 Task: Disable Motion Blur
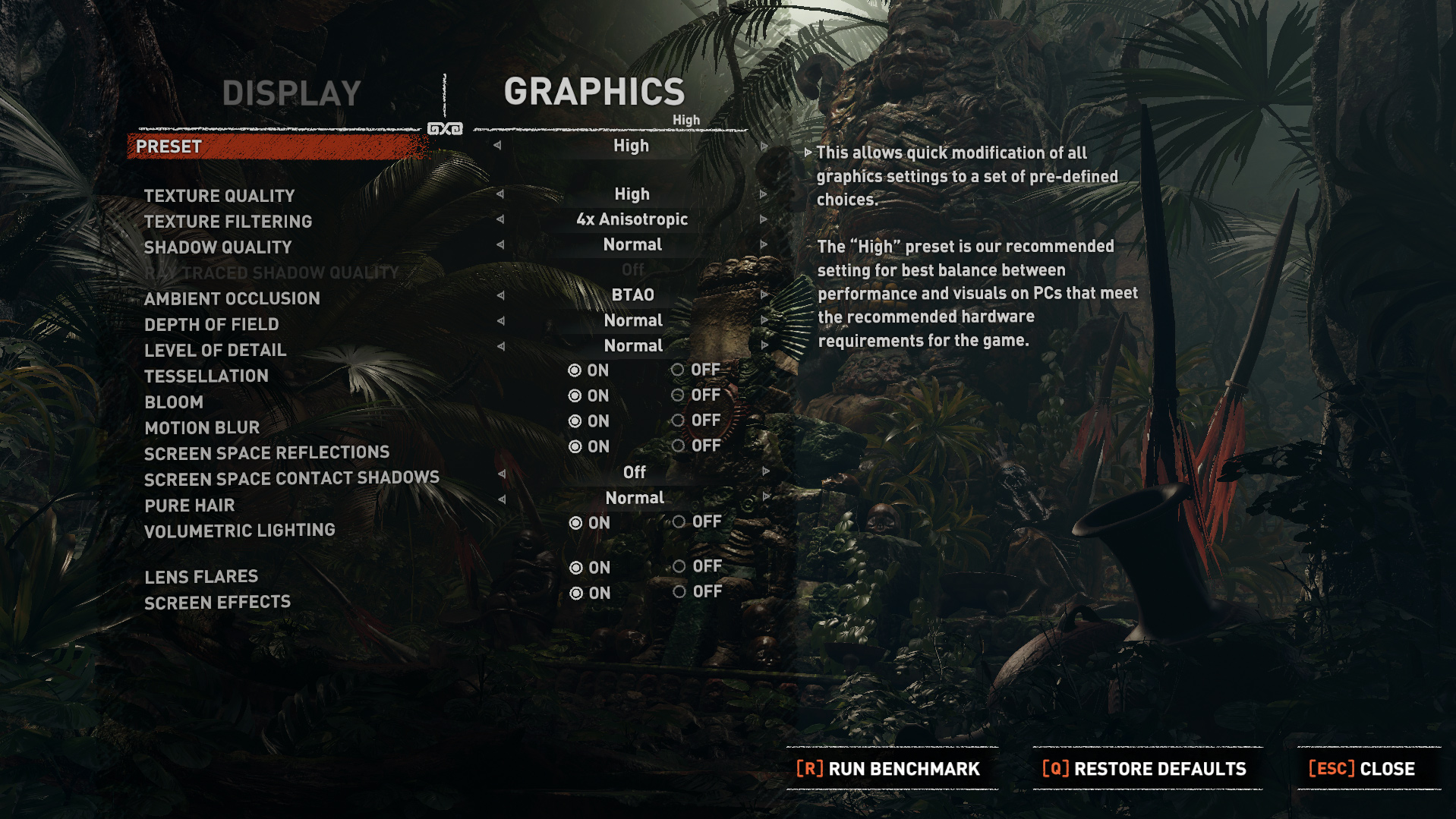pyautogui.click(x=678, y=421)
